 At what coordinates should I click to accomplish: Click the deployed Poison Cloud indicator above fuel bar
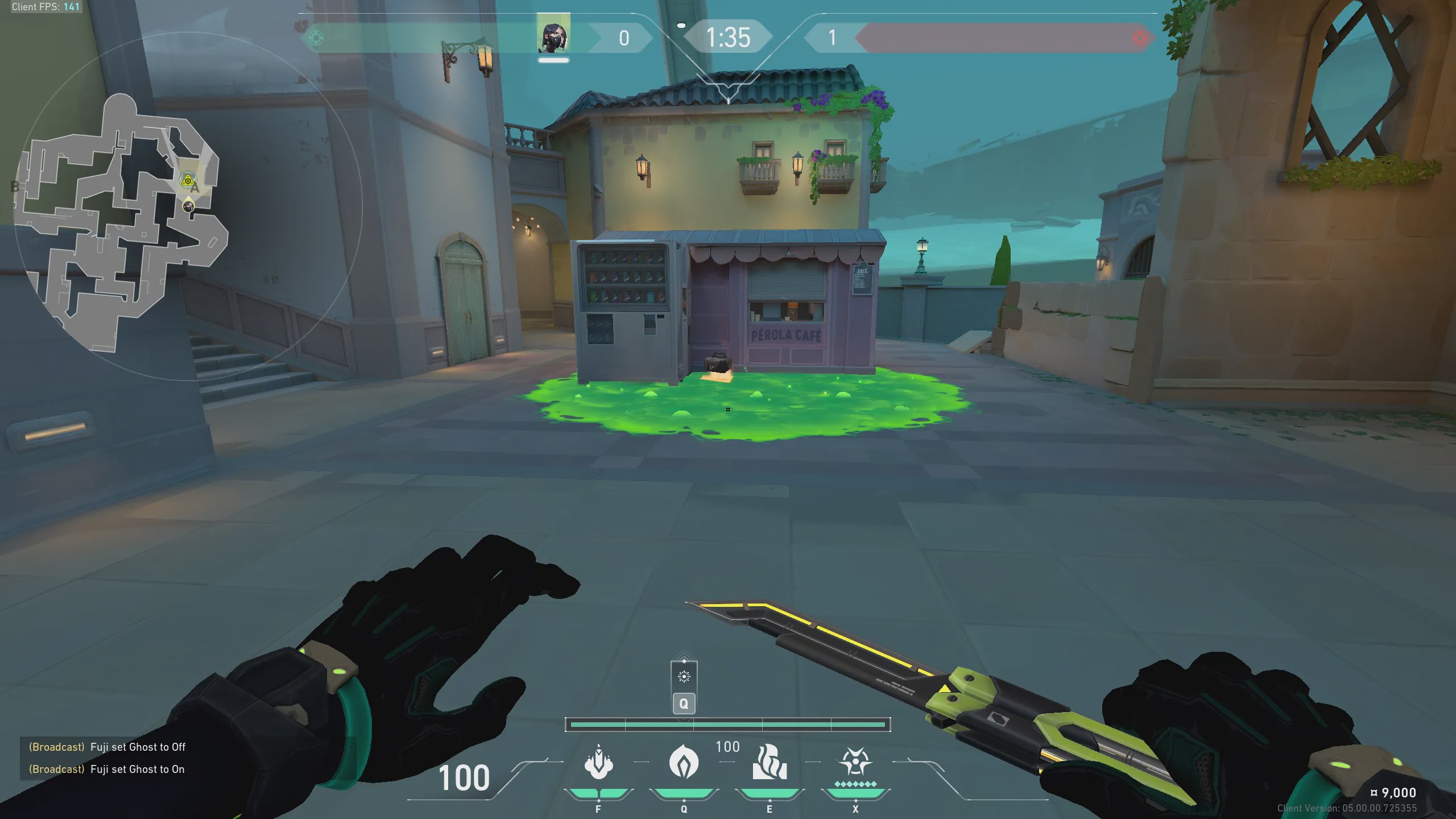point(684,677)
